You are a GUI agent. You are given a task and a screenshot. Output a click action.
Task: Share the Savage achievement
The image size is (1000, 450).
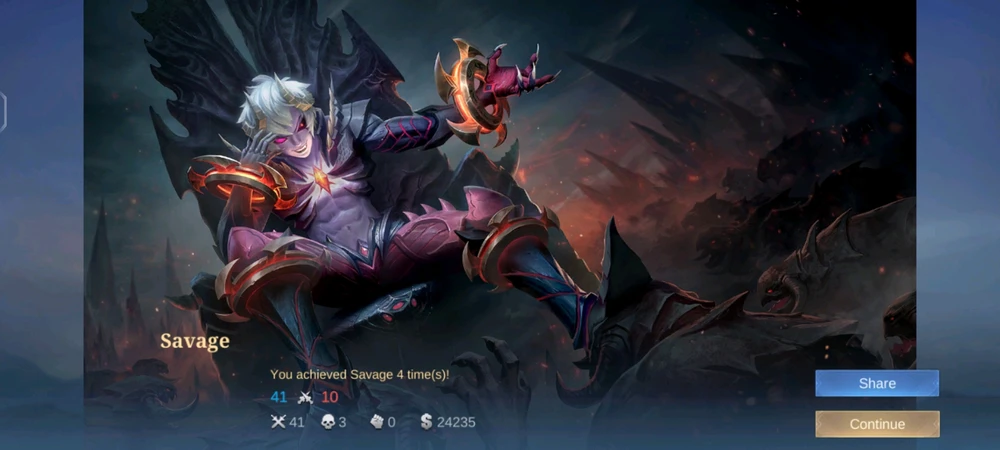click(877, 383)
